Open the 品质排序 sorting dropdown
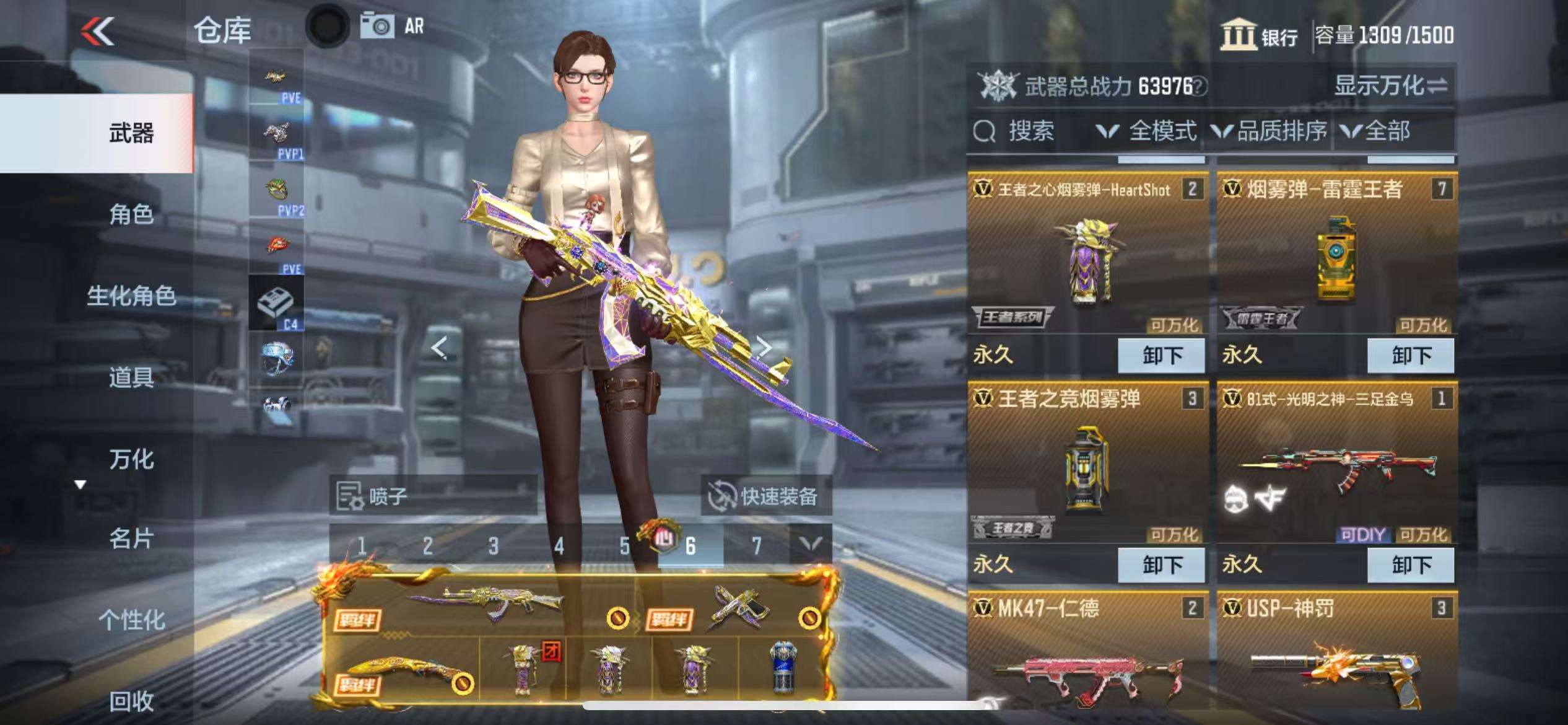 1270,131
